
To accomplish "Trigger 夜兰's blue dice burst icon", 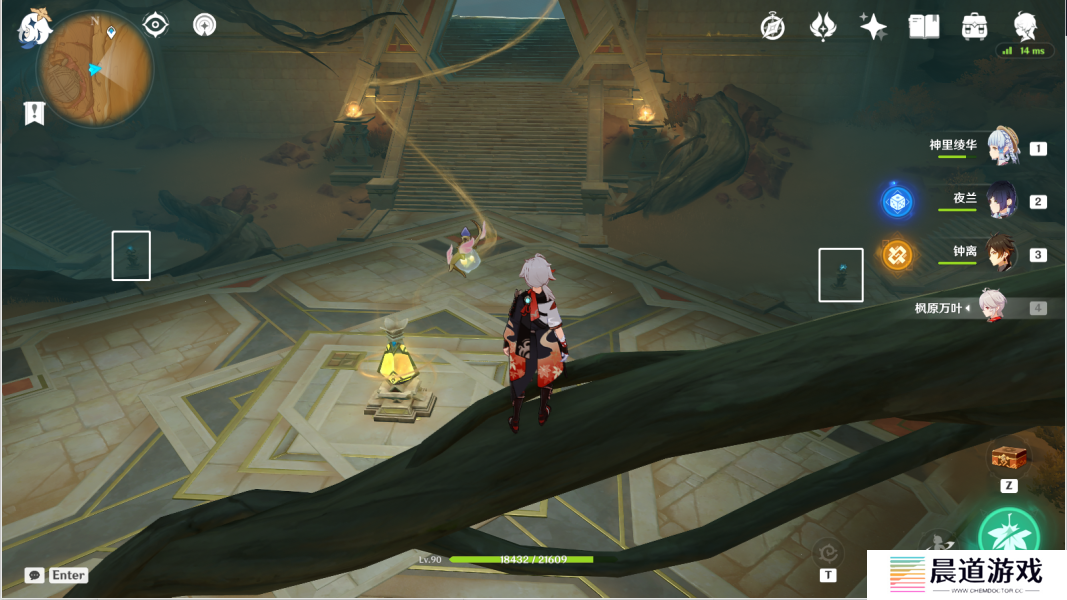I will click(x=896, y=201).
